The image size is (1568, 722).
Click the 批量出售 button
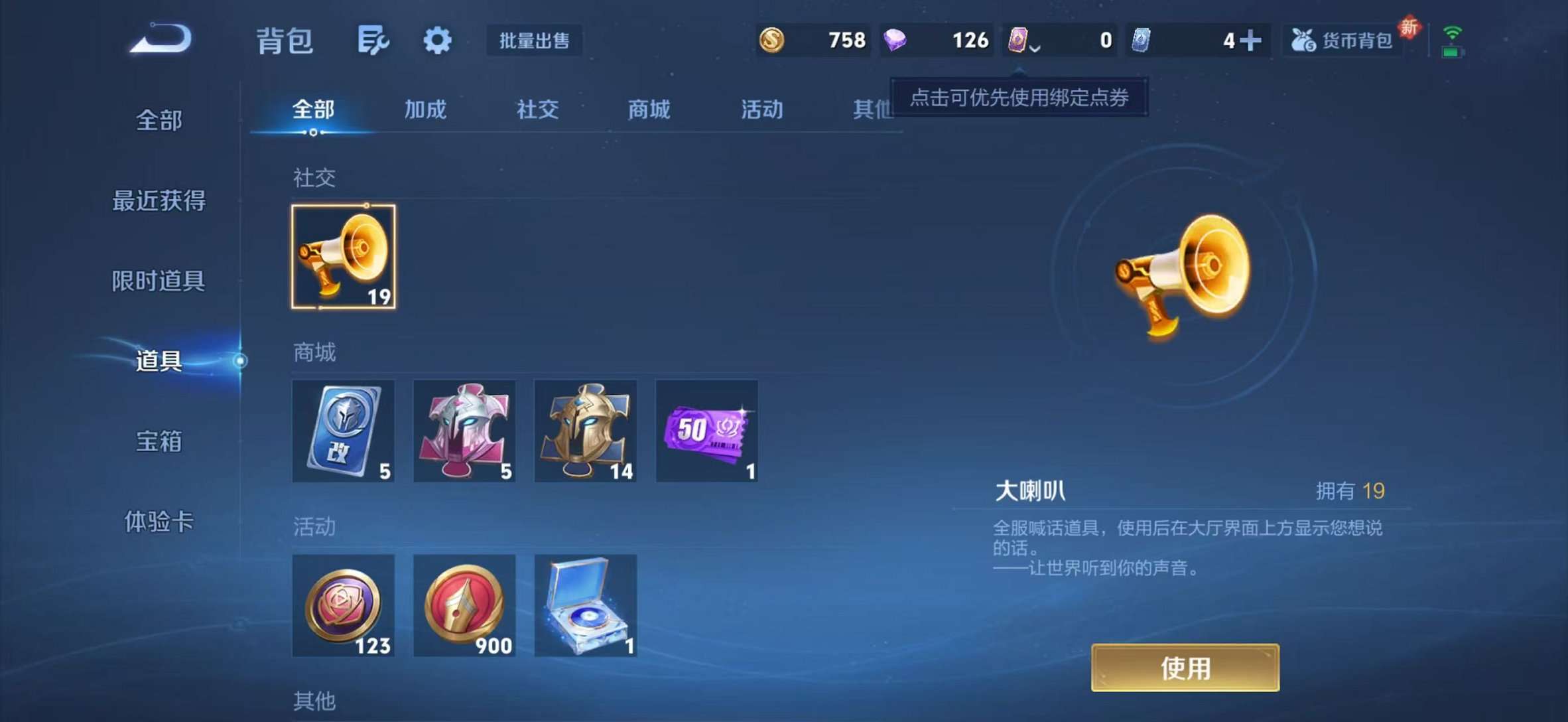pyautogui.click(x=534, y=41)
